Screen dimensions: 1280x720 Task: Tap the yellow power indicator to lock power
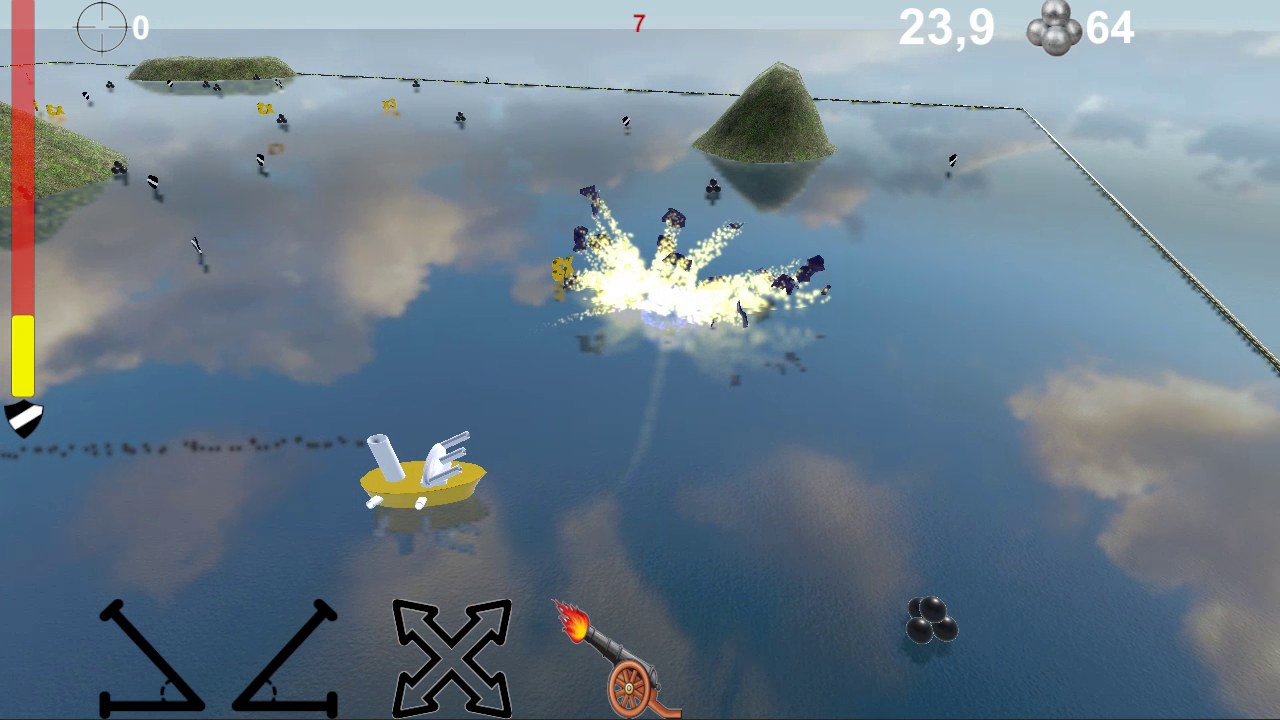(x=22, y=355)
